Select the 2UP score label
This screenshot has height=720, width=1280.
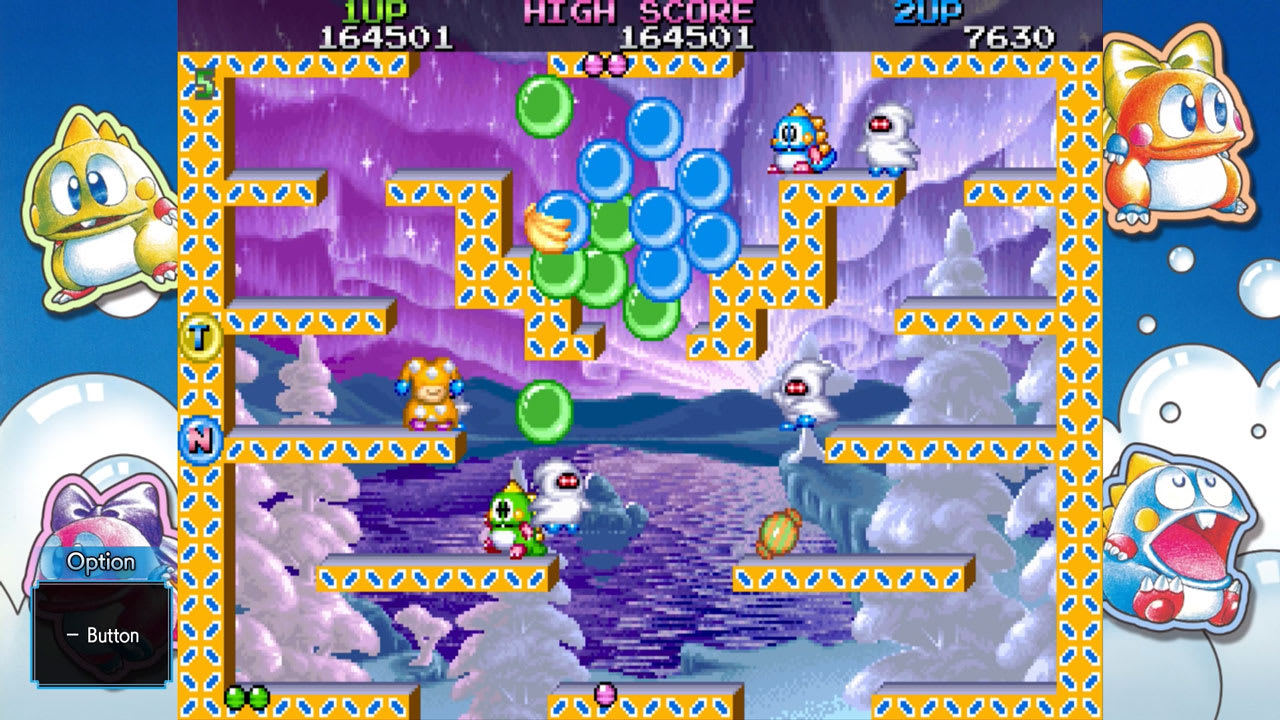point(930,10)
